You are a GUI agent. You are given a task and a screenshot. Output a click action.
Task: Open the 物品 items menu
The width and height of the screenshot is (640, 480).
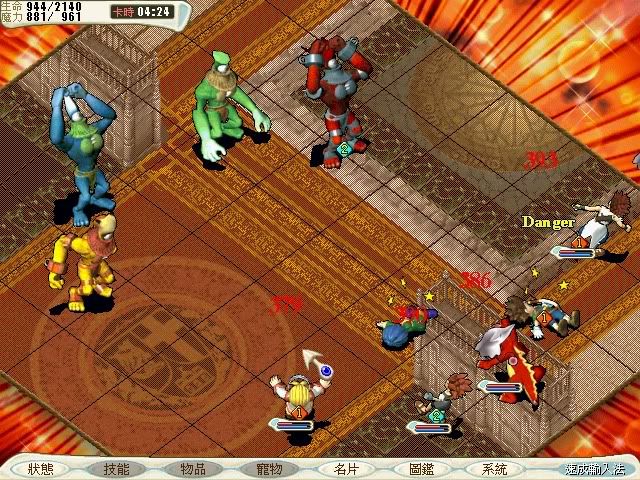193,469
